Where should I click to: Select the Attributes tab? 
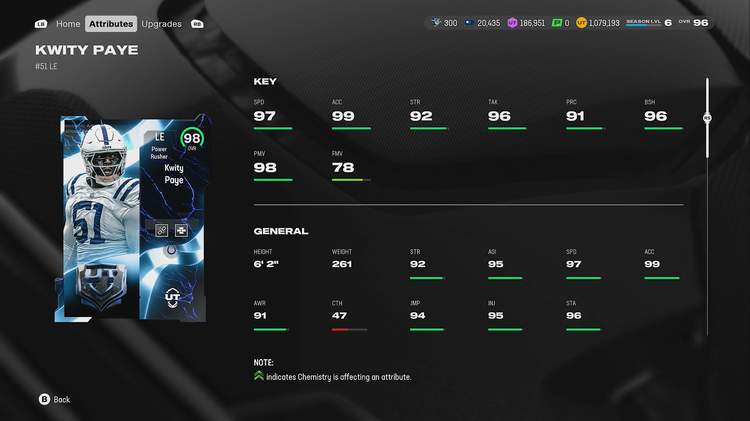pos(110,23)
